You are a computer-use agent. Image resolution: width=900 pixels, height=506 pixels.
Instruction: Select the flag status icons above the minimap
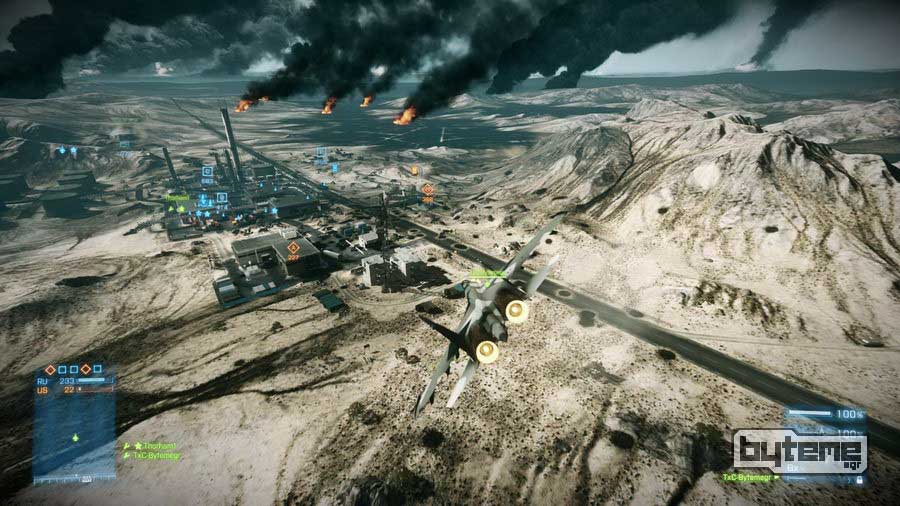pos(73,369)
